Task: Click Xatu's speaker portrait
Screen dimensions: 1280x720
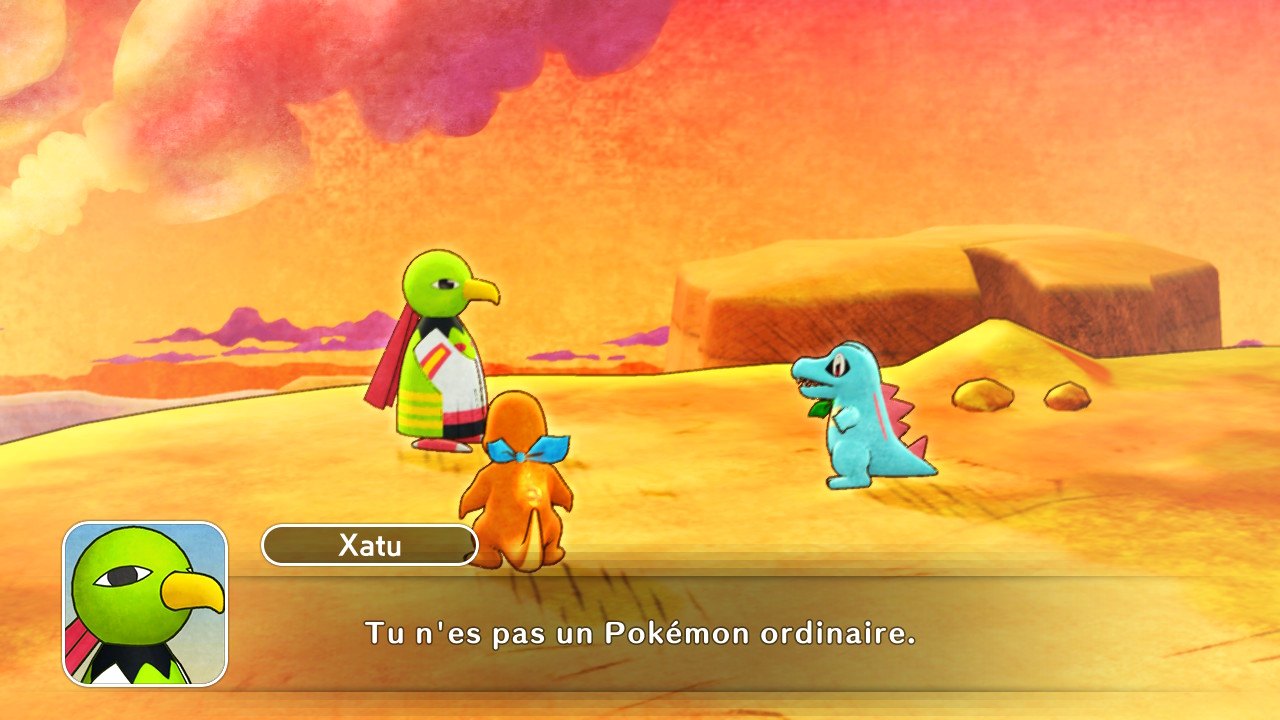Action: click(145, 603)
